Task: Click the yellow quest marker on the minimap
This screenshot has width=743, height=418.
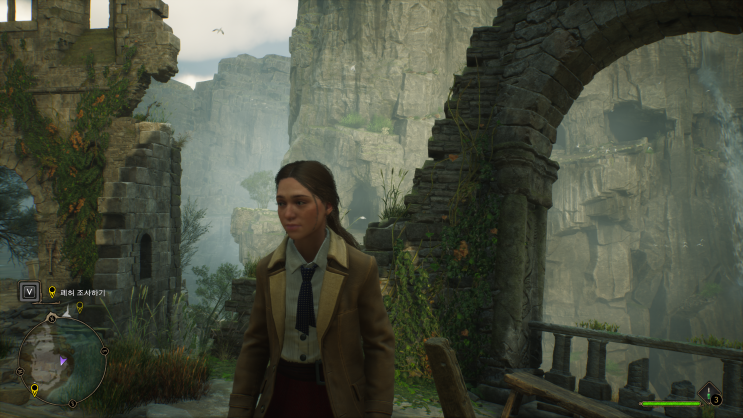Action: click(x=34, y=389)
